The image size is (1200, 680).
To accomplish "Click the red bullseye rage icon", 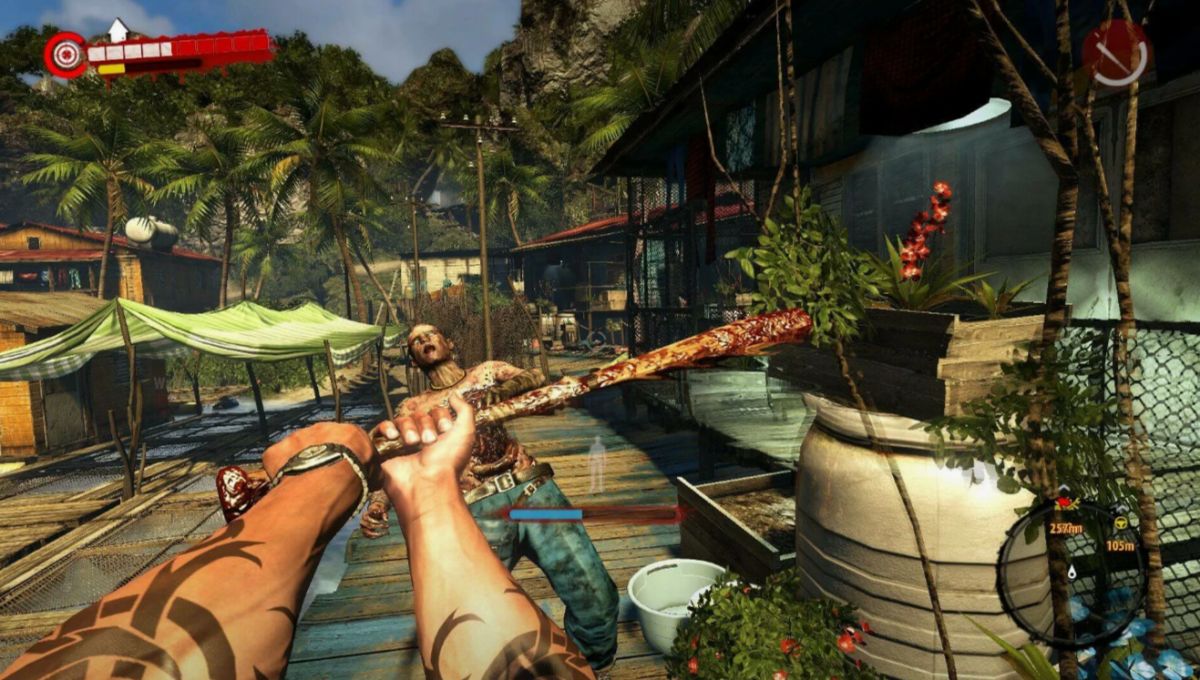I will click(66, 54).
